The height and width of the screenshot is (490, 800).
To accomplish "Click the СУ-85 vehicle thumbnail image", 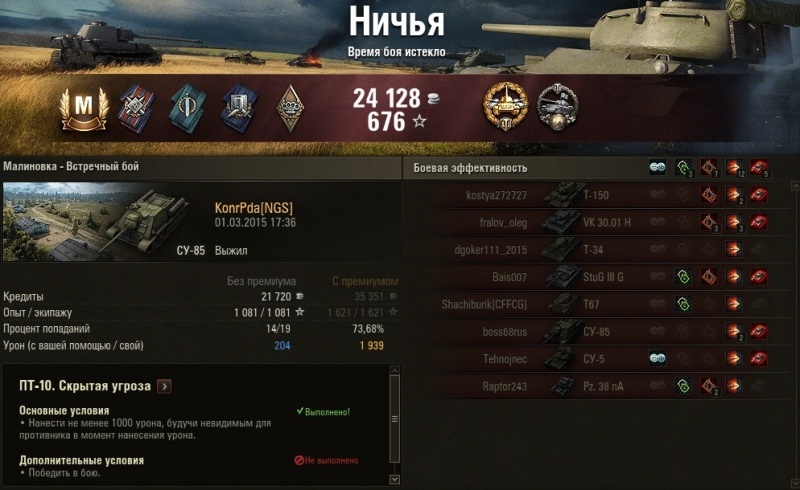I will tap(104, 222).
